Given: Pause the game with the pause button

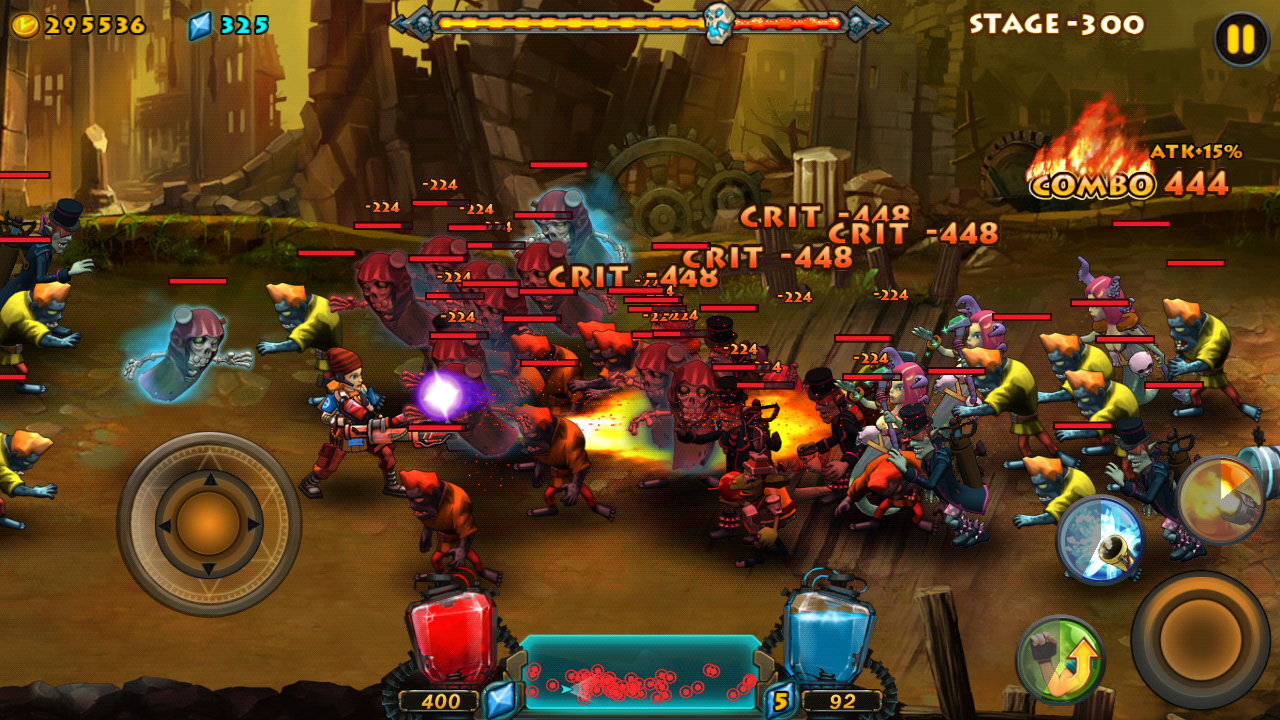Looking at the screenshot, I should (x=1240, y=40).
